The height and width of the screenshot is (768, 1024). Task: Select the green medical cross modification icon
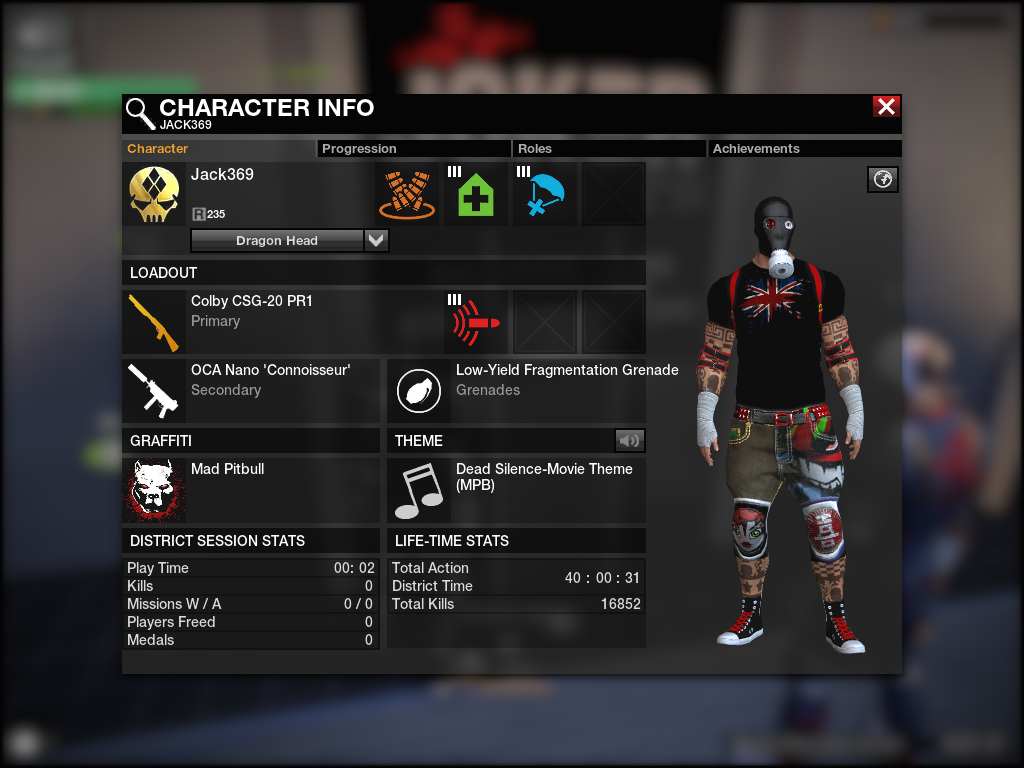coord(476,195)
